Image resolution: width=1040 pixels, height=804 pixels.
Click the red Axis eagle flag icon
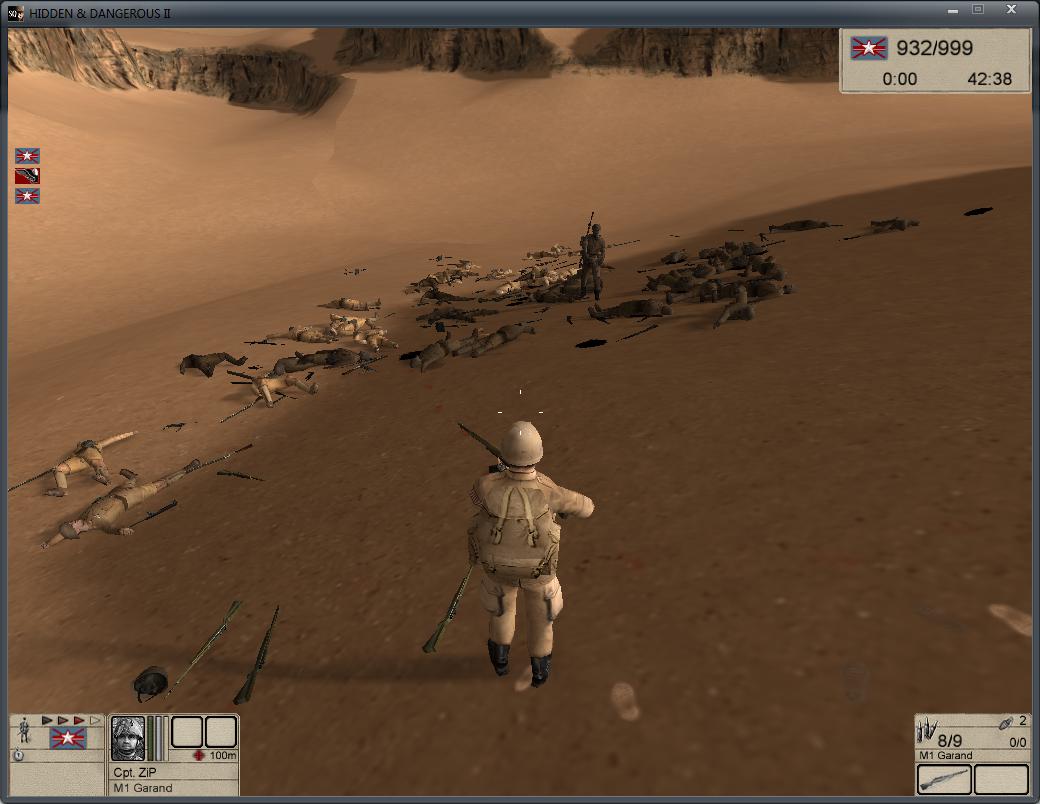(x=28, y=176)
